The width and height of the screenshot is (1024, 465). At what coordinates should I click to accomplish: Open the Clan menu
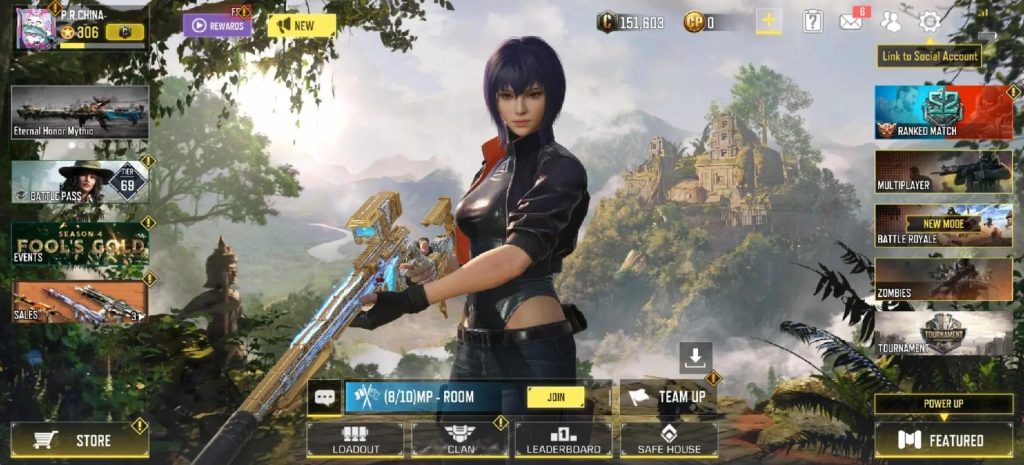click(x=460, y=440)
